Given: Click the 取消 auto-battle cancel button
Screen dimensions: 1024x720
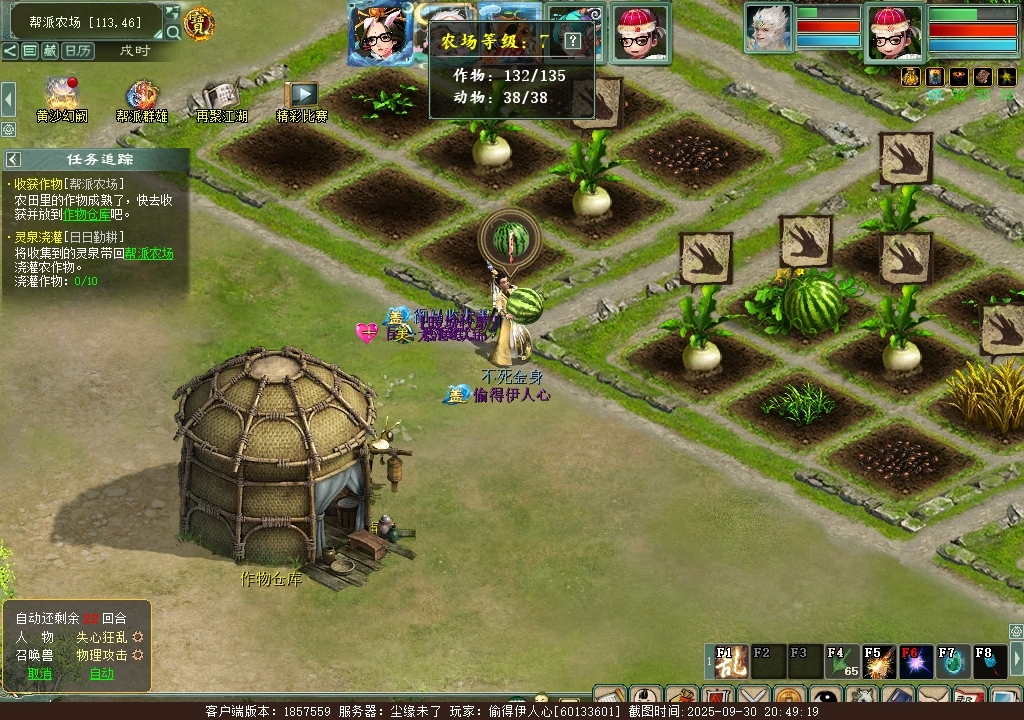Looking at the screenshot, I should point(40,673).
